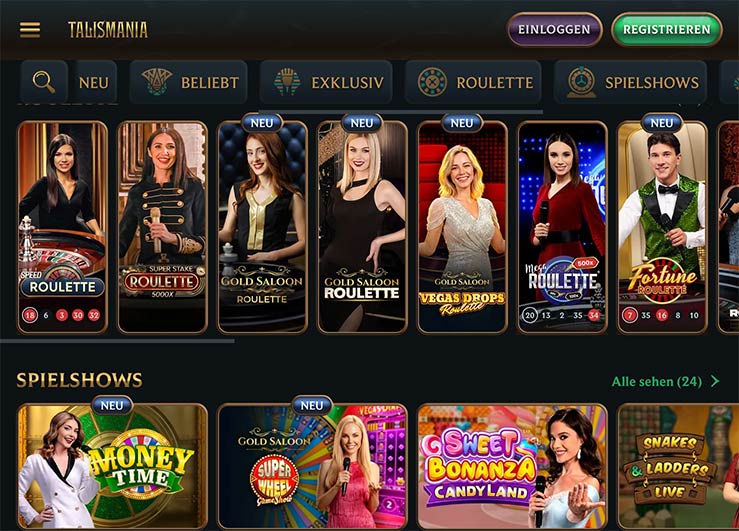Click the Registrieren button
This screenshot has width=739, height=531.
(x=666, y=29)
